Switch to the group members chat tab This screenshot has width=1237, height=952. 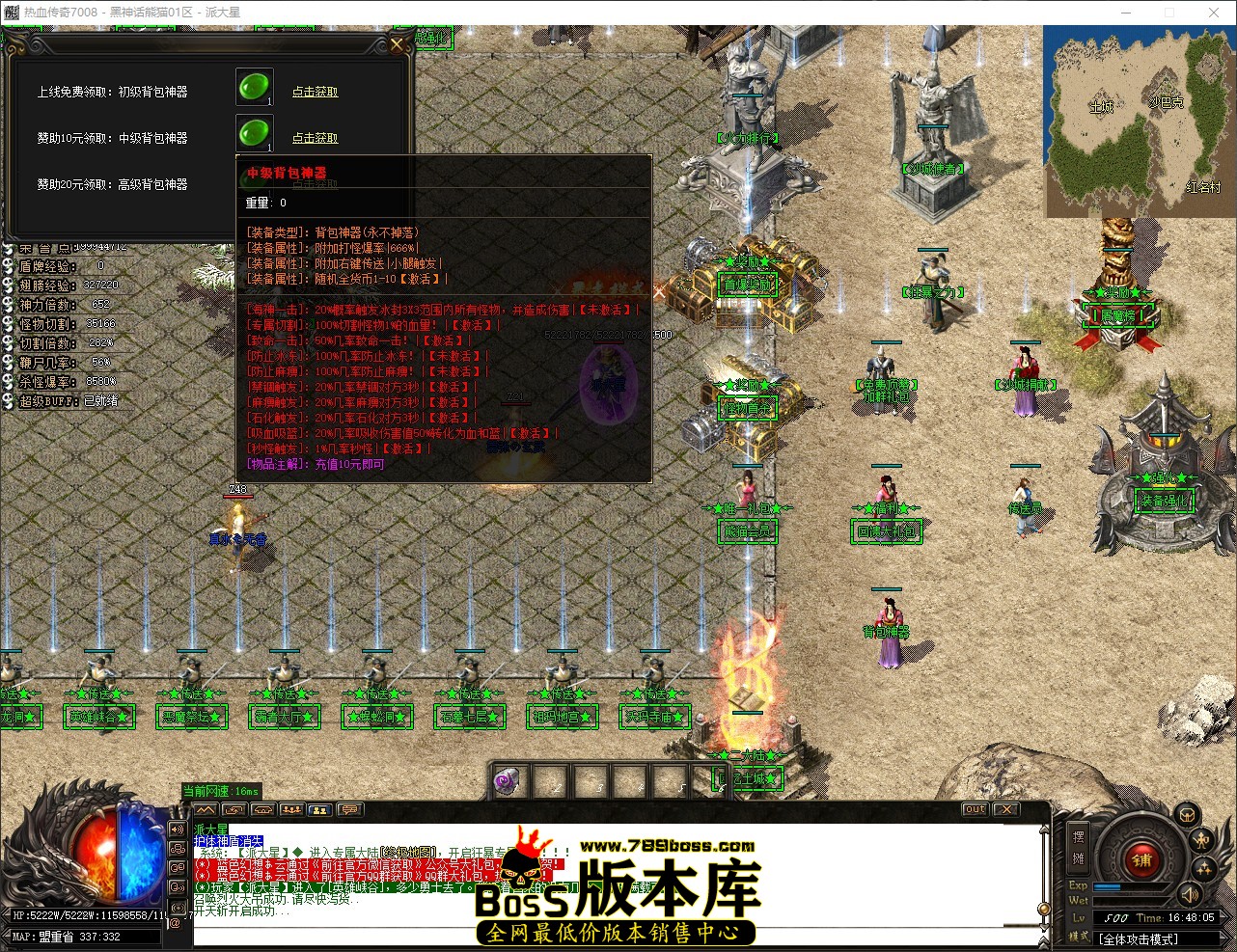(x=291, y=810)
